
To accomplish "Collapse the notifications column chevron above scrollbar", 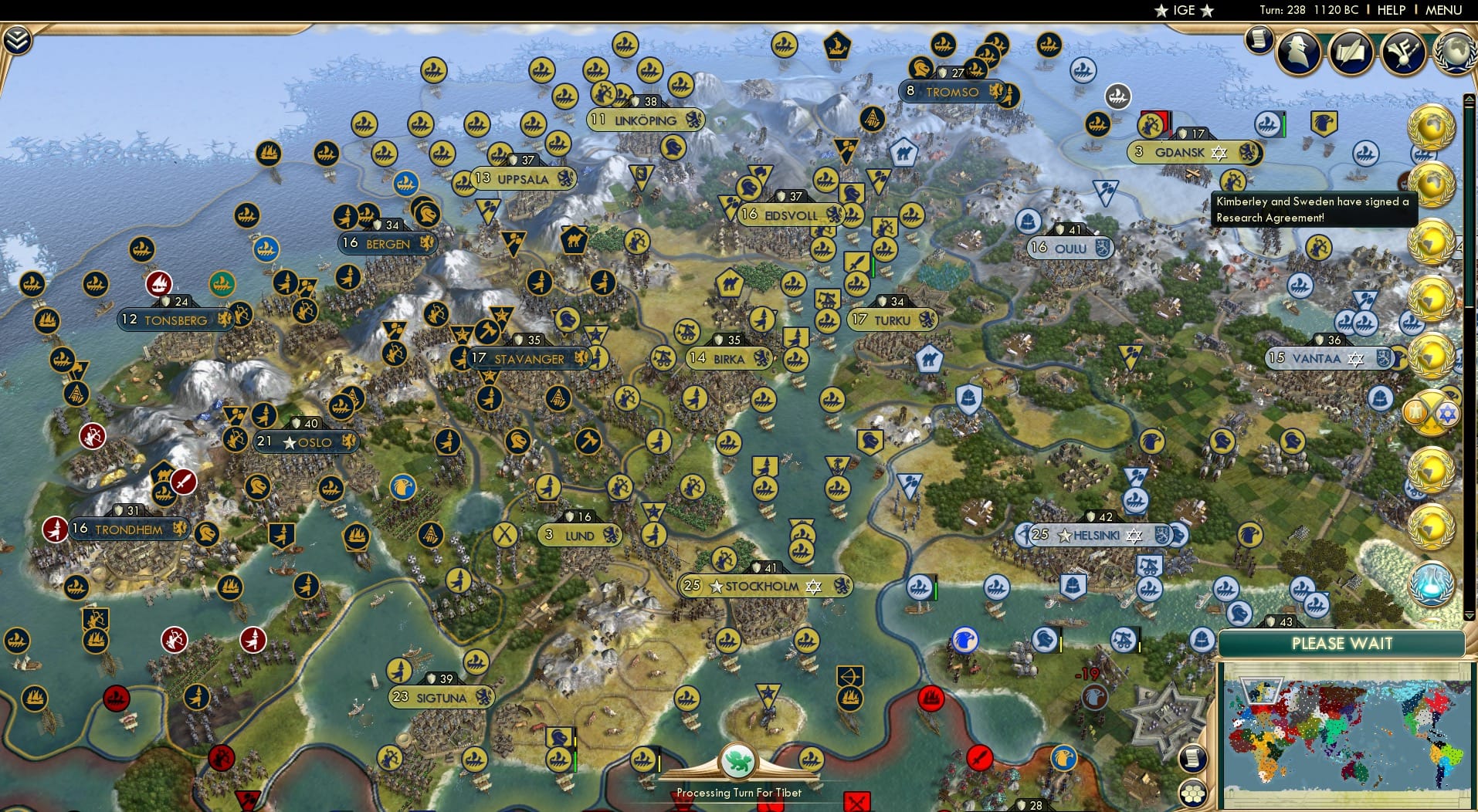I will tap(1469, 99).
